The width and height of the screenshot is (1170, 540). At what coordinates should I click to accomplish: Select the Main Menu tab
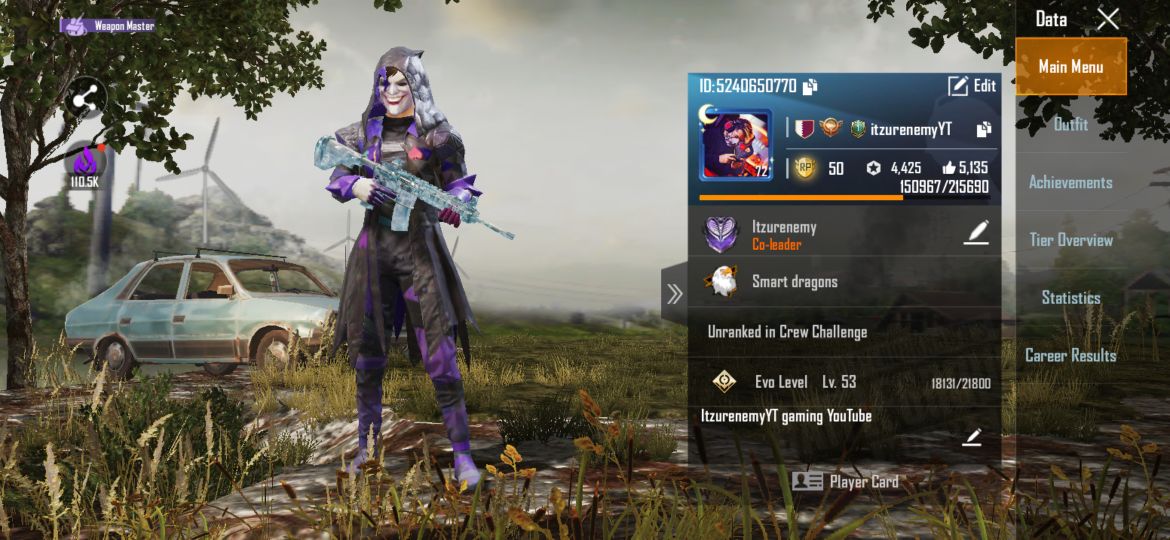1071,67
